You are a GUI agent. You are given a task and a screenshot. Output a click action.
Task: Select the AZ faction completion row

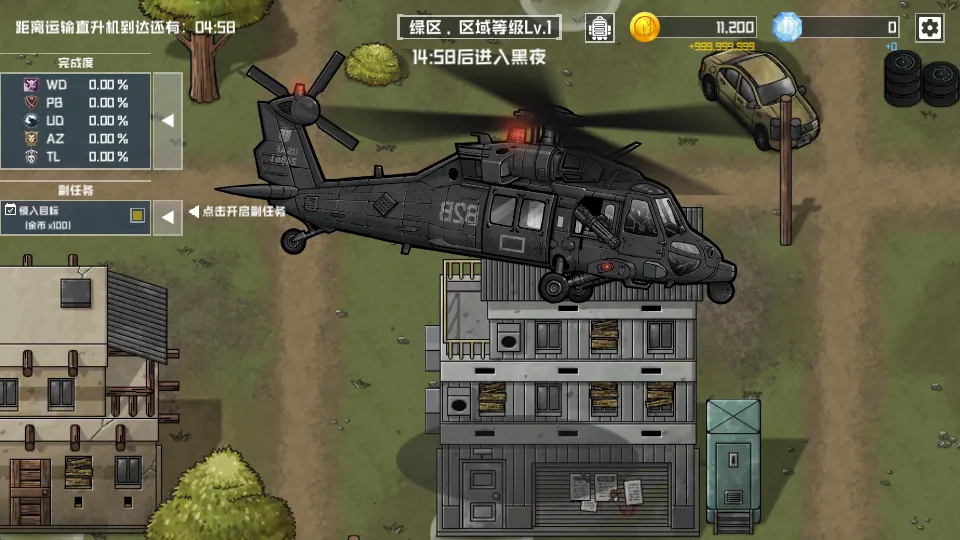[76, 139]
